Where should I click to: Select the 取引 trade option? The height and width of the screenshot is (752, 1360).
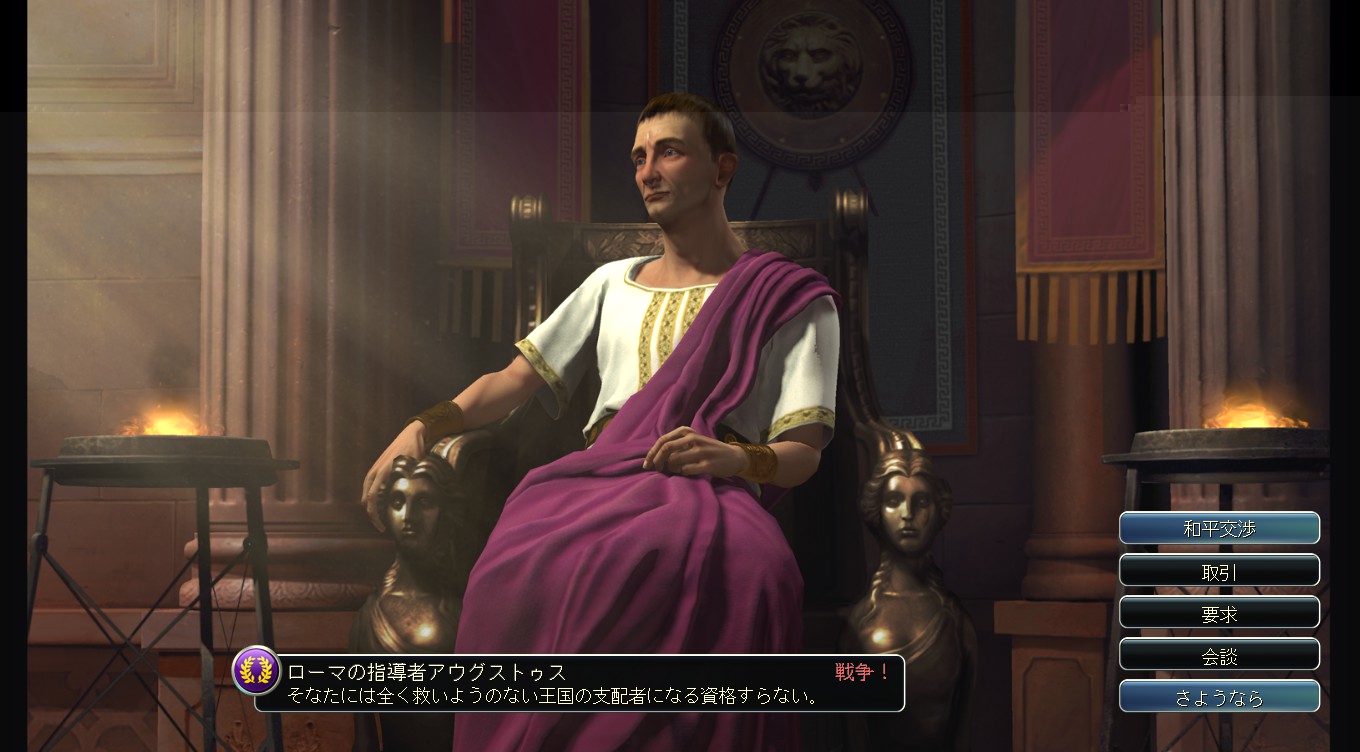point(1219,570)
